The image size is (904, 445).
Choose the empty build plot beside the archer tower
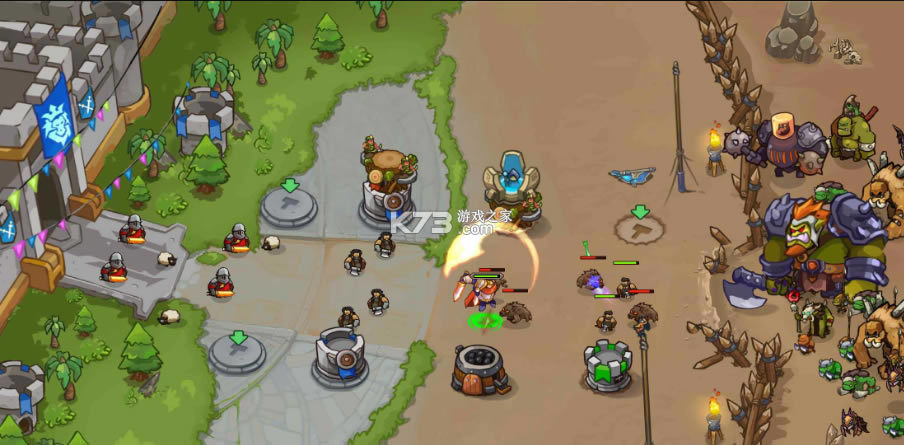(x=289, y=206)
